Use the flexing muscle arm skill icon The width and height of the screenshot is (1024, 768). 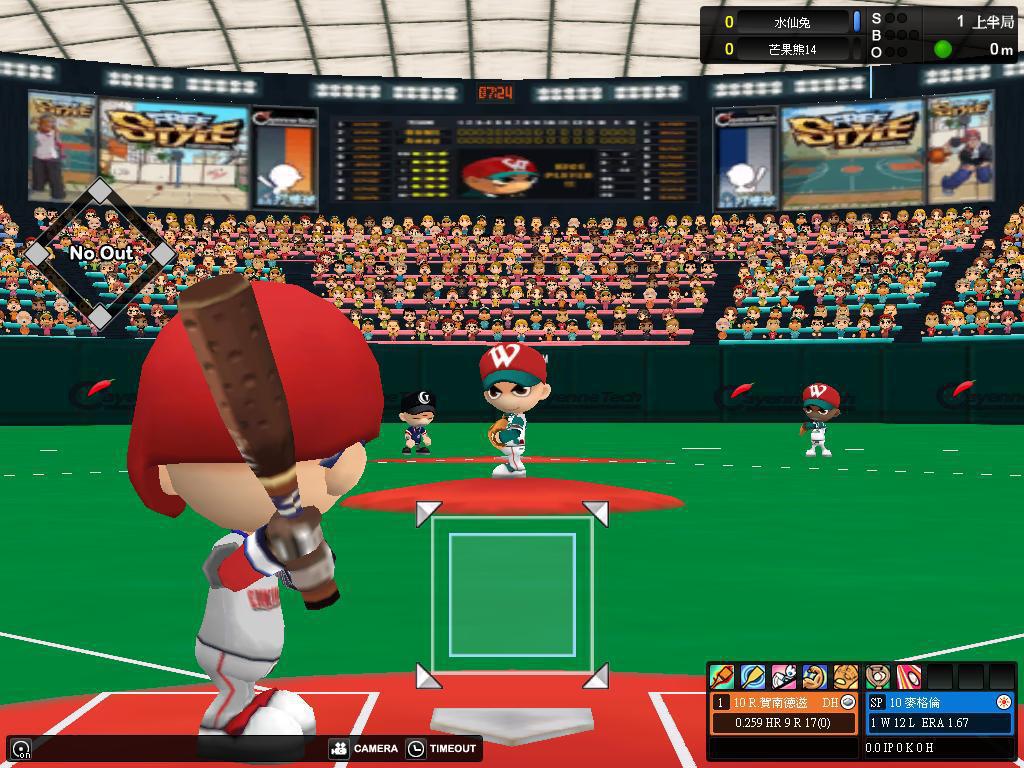point(815,677)
